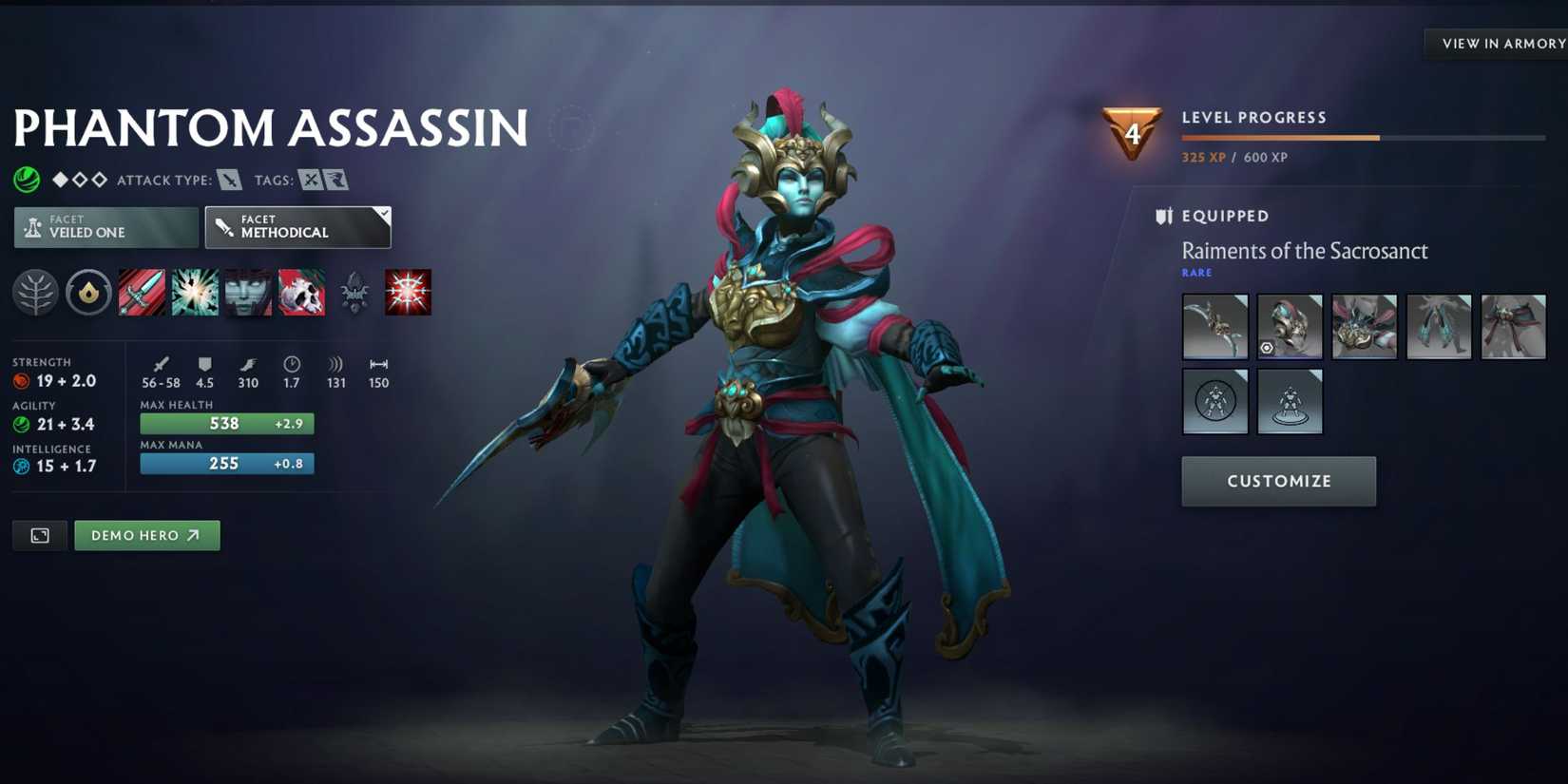Click the green hero complexity badge
Screen dimensions: 1568x784
click(26, 179)
